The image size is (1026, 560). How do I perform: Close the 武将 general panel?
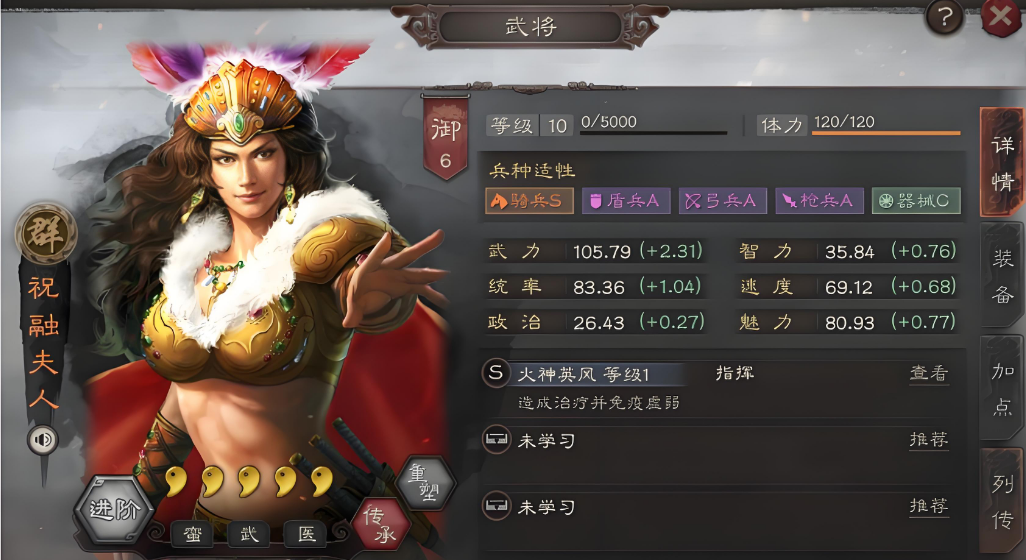tap(1000, 17)
